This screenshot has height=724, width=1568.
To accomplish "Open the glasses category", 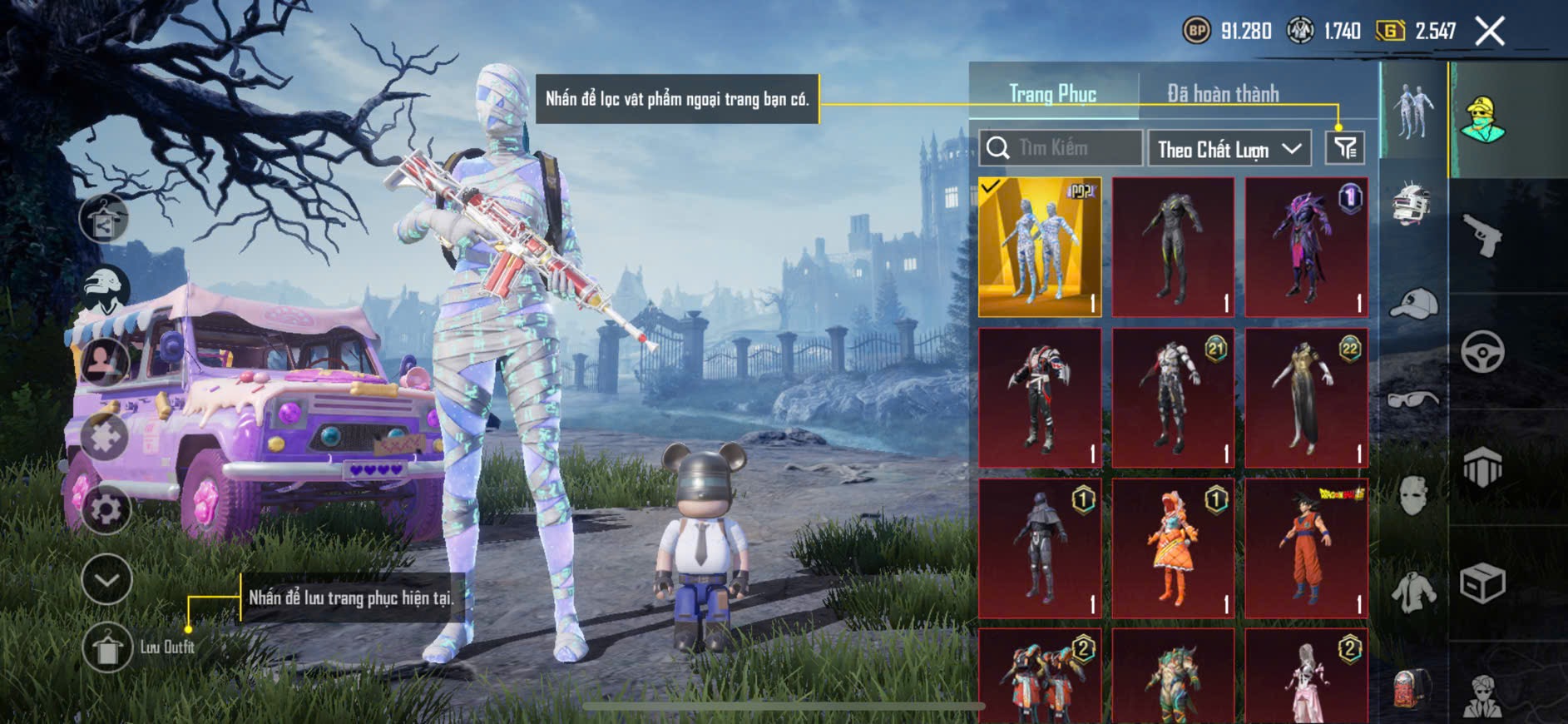I will coord(1412,399).
